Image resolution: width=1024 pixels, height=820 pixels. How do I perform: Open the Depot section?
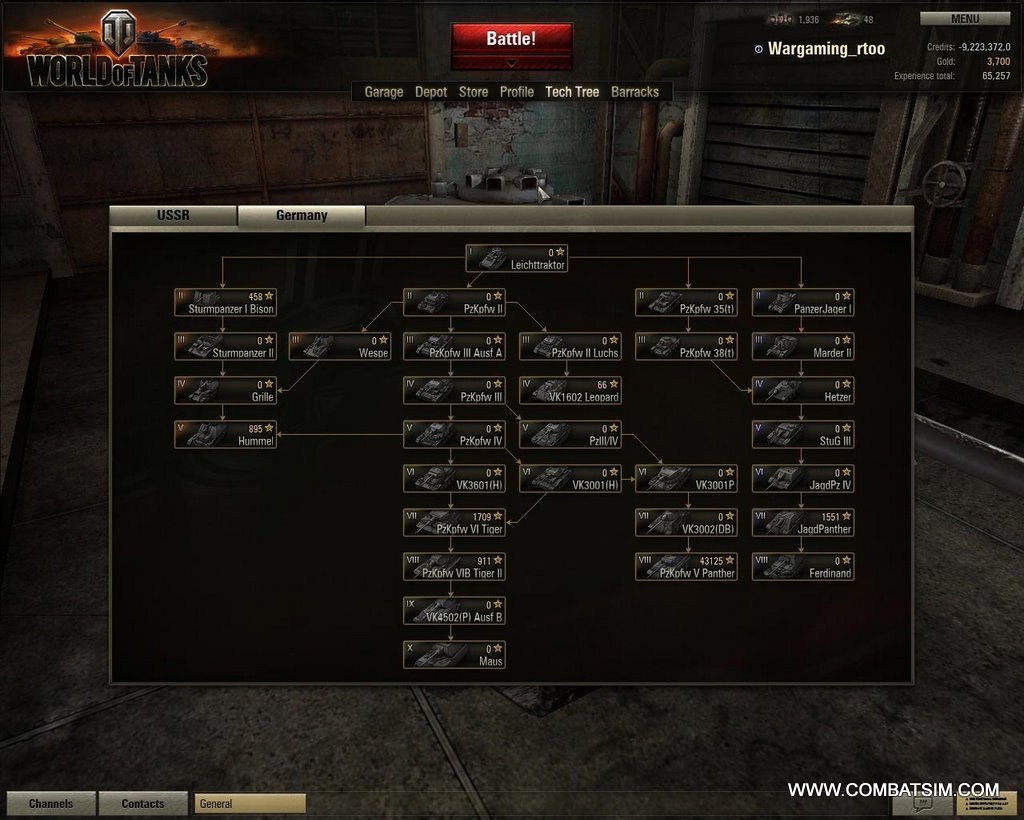[431, 92]
